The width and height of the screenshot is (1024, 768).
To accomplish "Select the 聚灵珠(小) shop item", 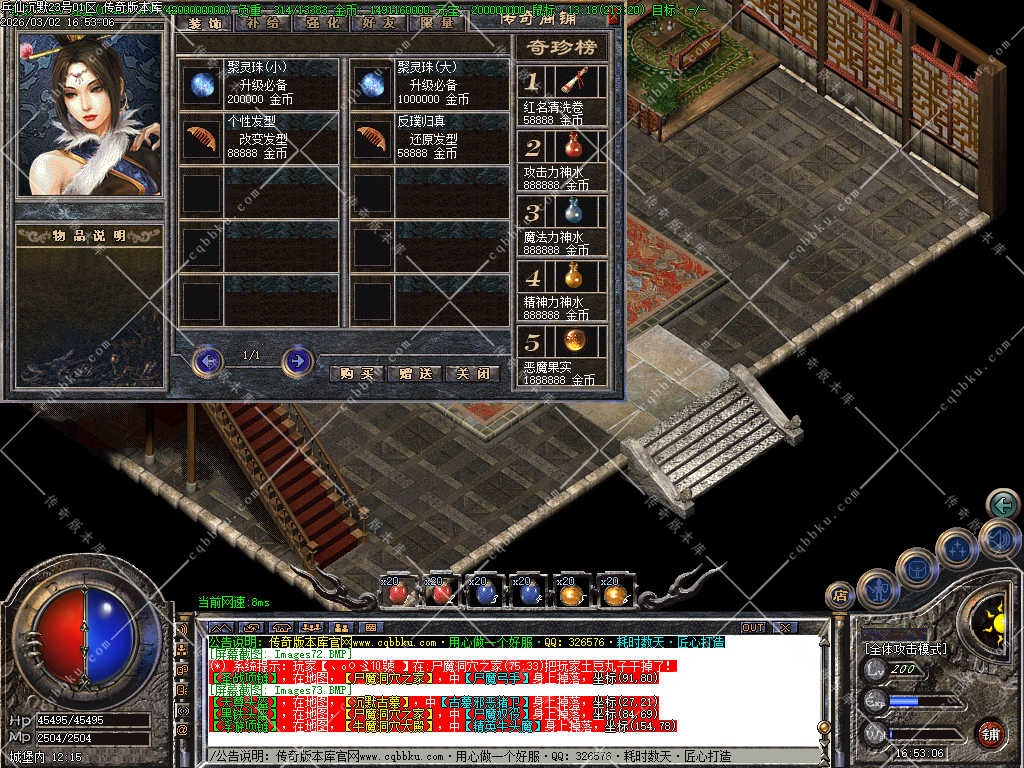I will pyautogui.click(x=201, y=84).
